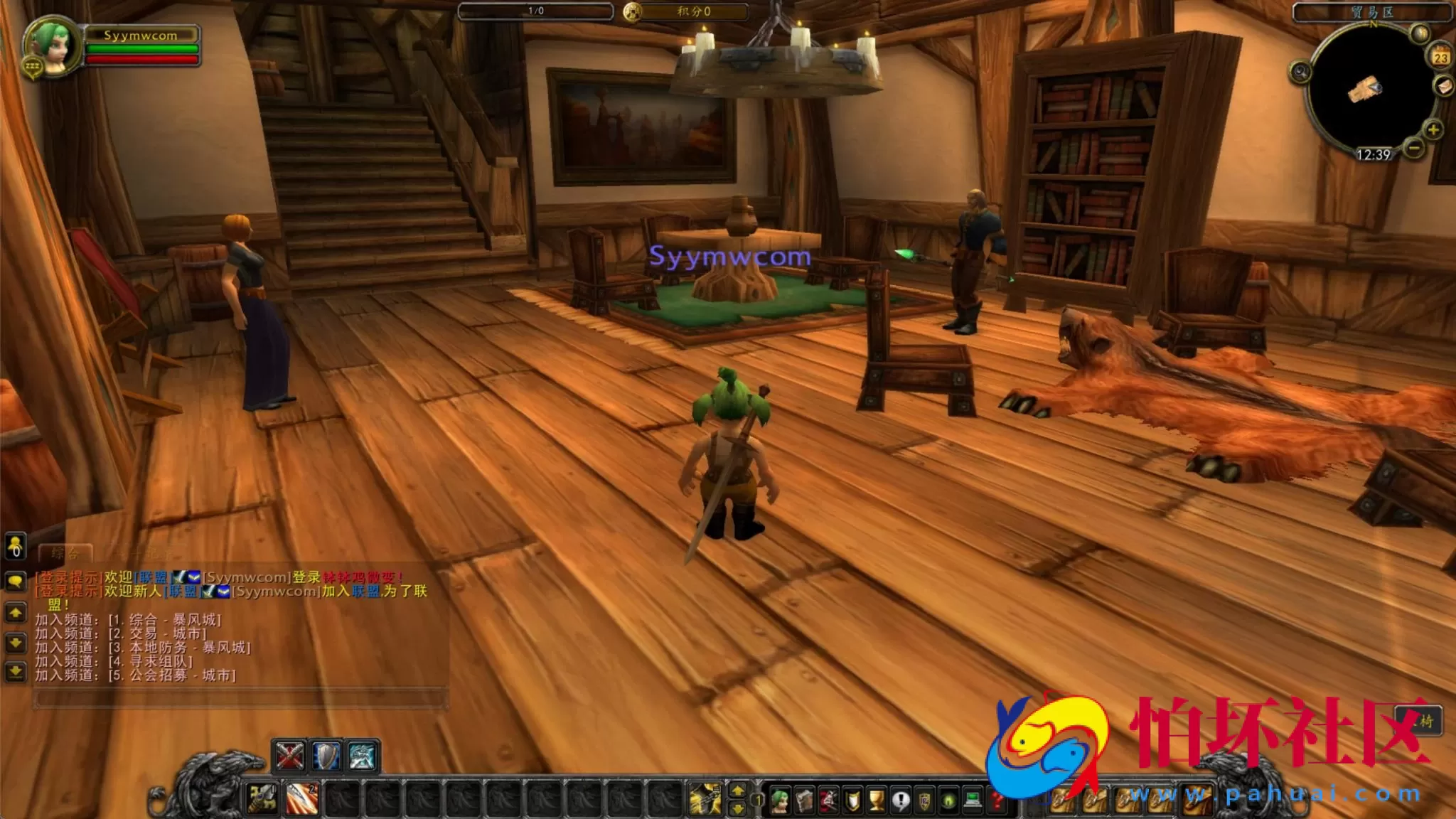
Task: Open the talents micro menu icon
Action: click(827, 800)
